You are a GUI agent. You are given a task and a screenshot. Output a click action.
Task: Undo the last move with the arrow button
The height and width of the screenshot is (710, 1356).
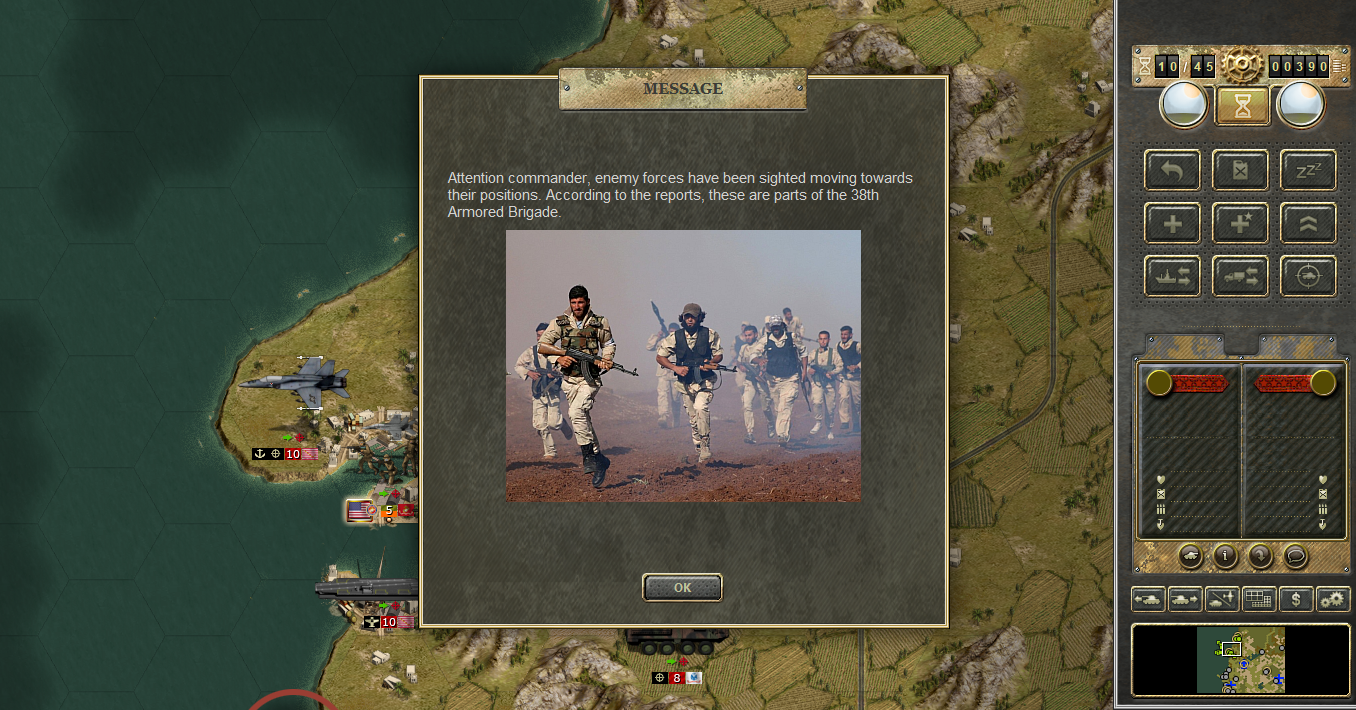pos(1173,170)
